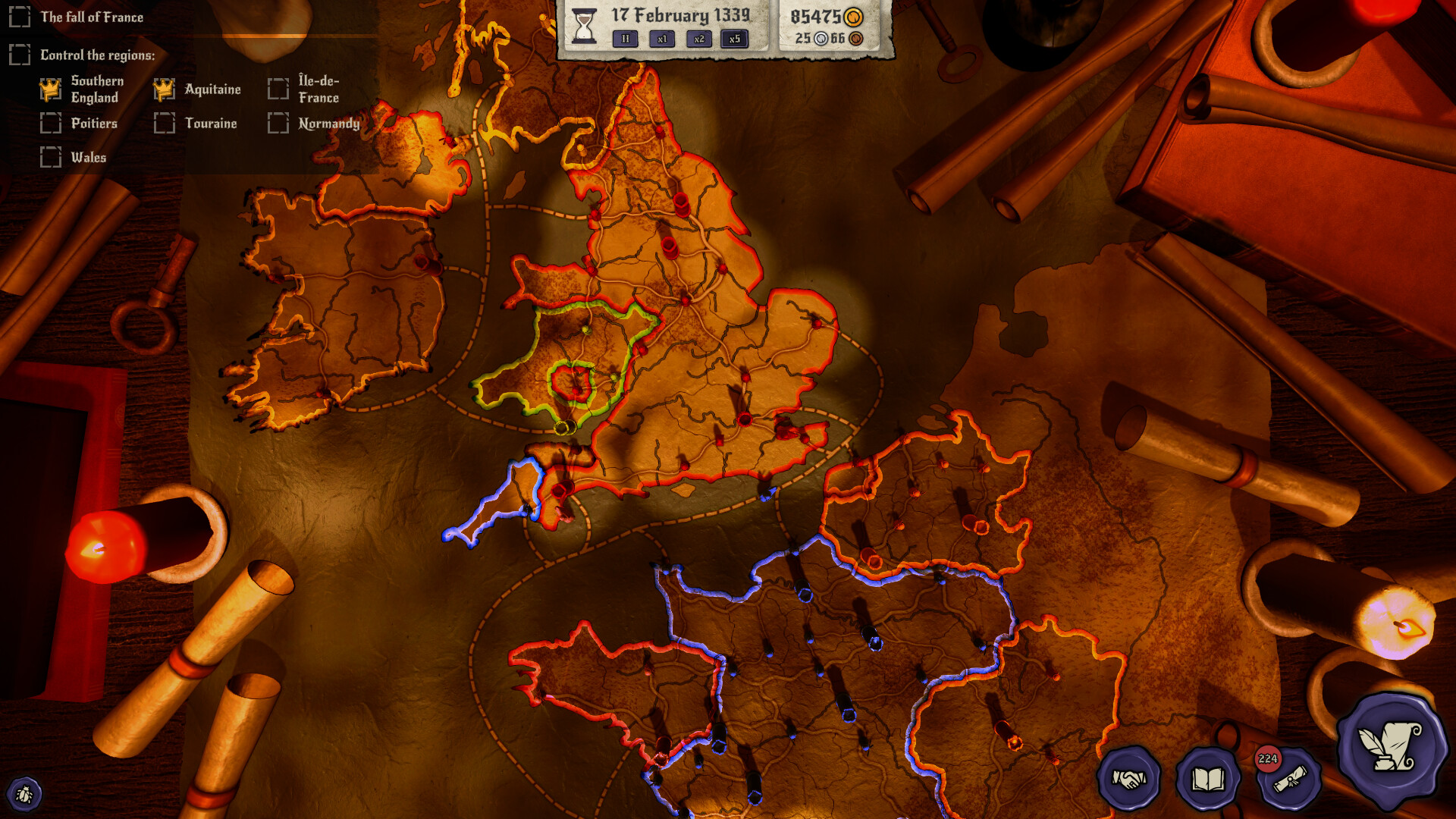The height and width of the screenshot is (819, 1456).
Task: Click the large quill and parchment seal
Action: pyautogui.click(x=1391, y=748)
